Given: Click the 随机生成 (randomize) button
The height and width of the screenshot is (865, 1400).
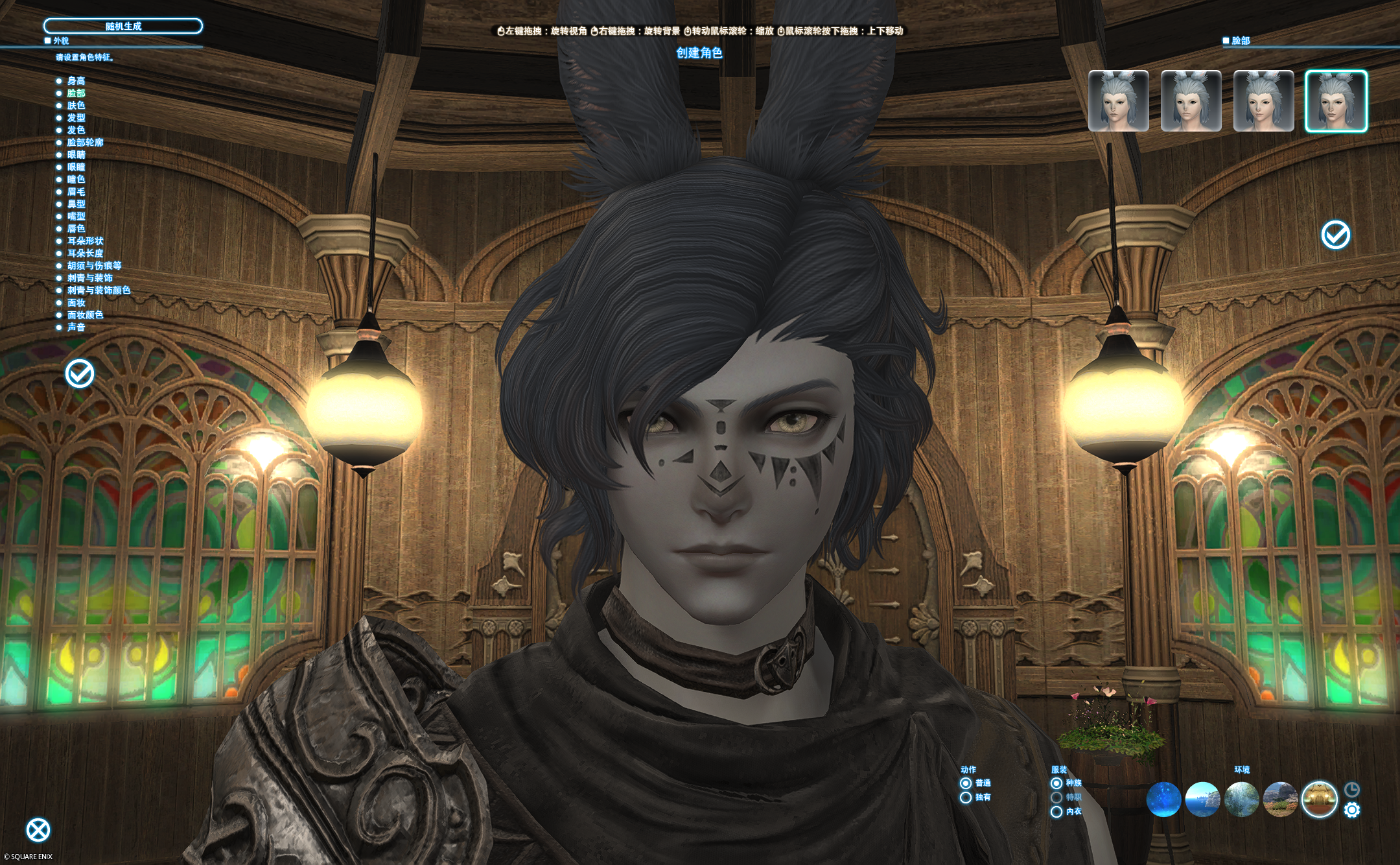Looking at the screenshot, I should (123, 26).
